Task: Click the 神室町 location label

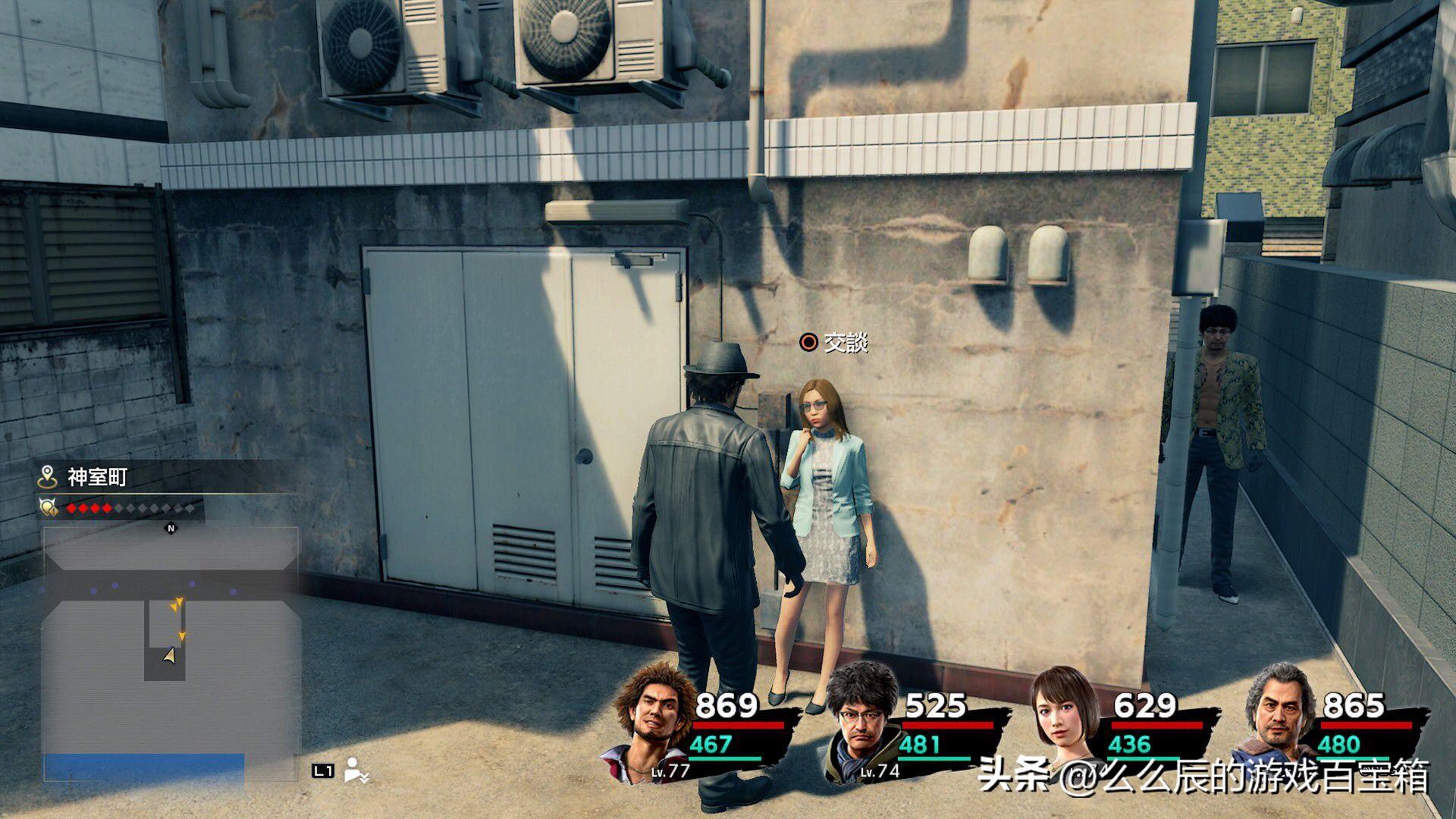Action: pyautogui.click(x=98, y=477)
